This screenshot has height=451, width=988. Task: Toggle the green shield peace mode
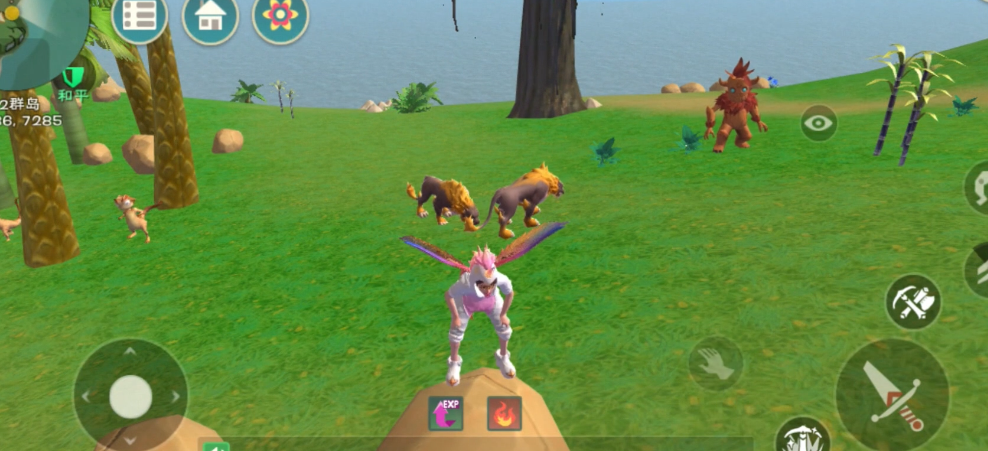coord(72,78)
